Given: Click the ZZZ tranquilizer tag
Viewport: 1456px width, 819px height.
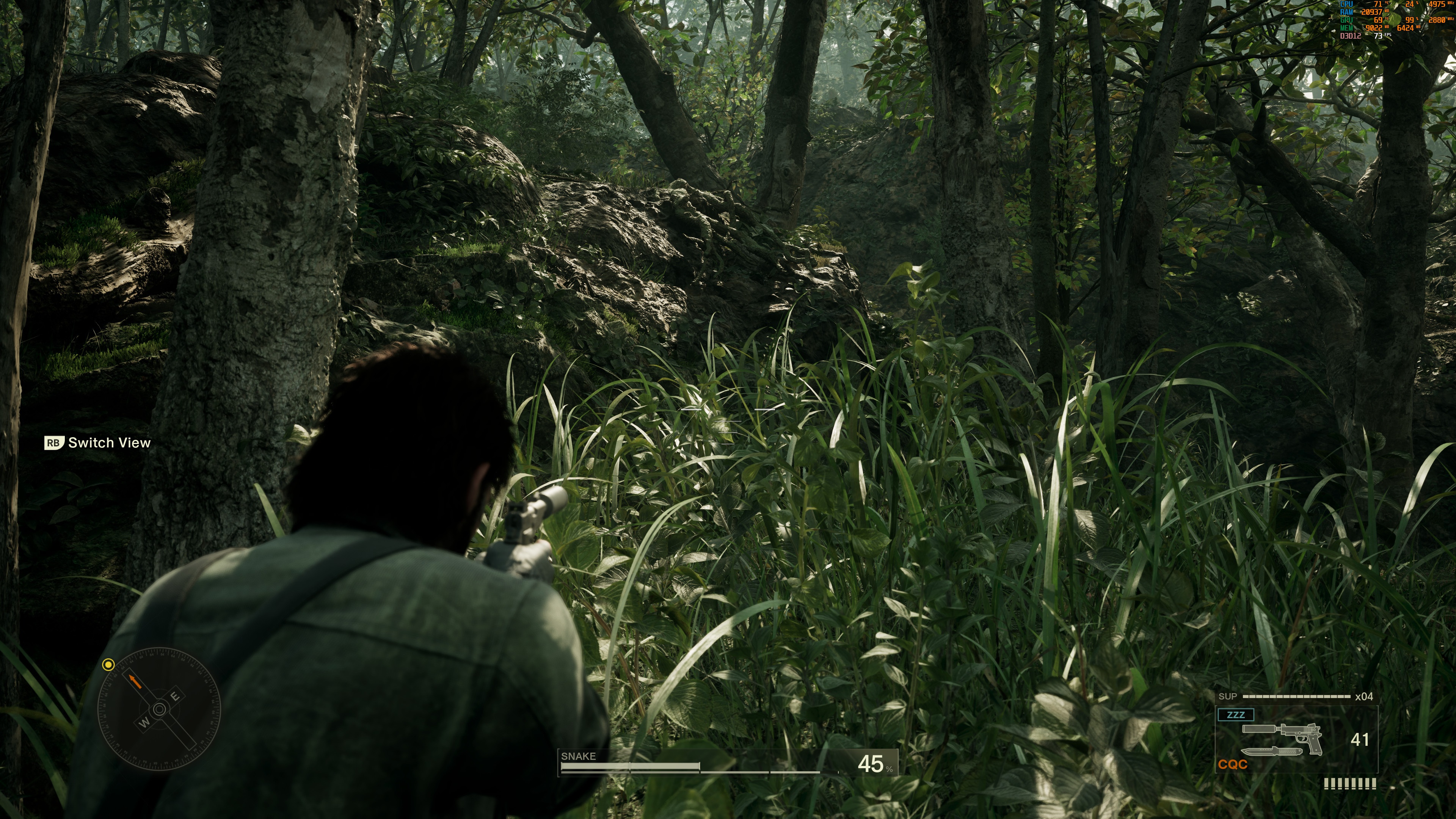Looking at the screenshot, I should click(1236, 714).
